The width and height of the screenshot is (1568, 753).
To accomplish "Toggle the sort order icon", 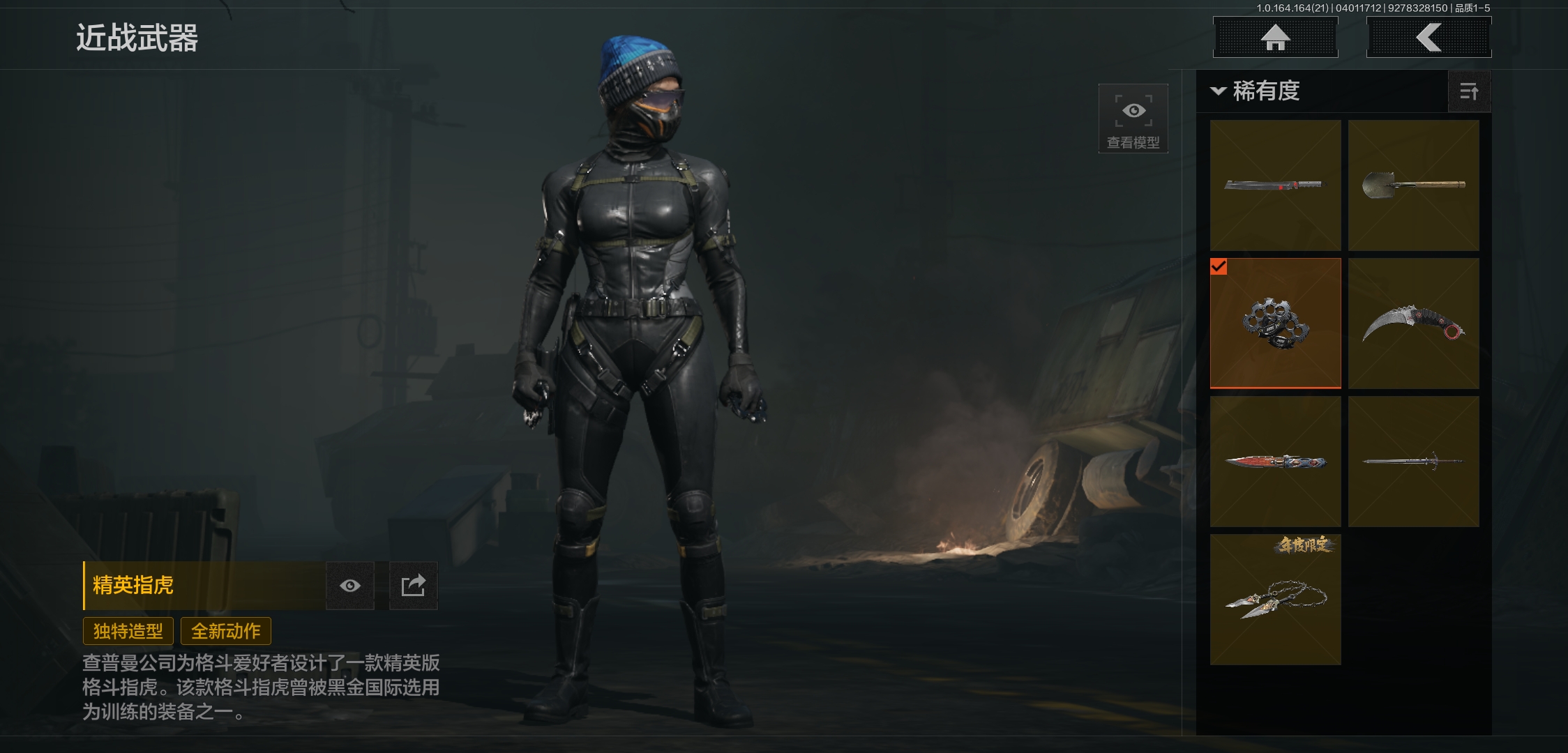I will click(x=1469, y=91).
